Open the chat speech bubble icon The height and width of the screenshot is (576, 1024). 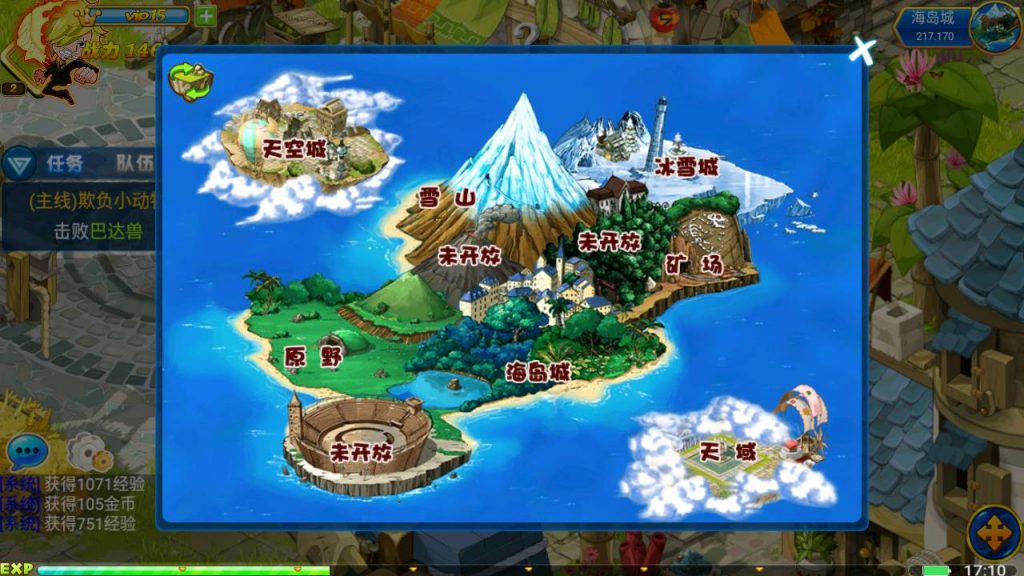26,452
